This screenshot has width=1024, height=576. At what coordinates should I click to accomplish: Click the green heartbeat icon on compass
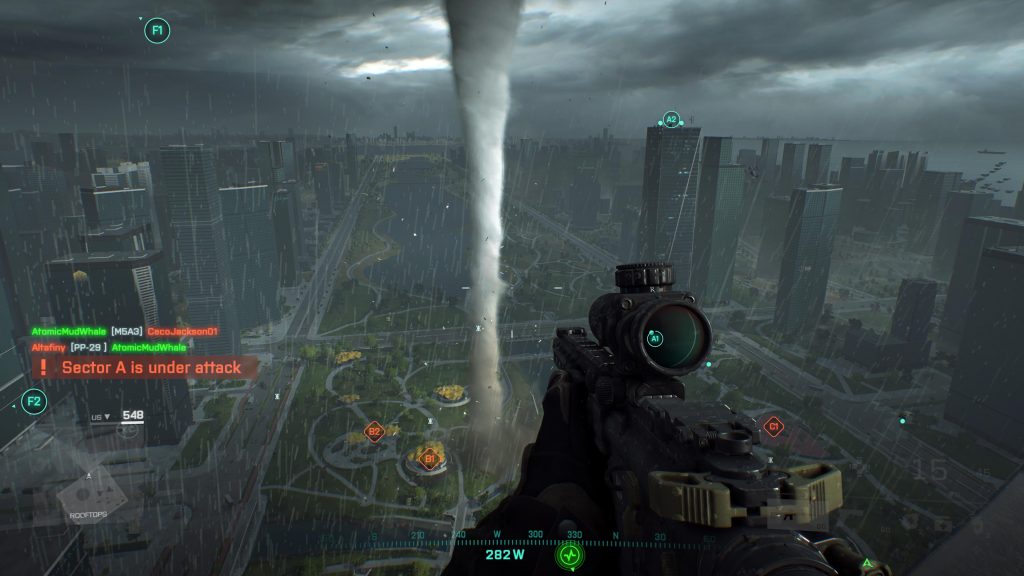(x=570, y=553)
